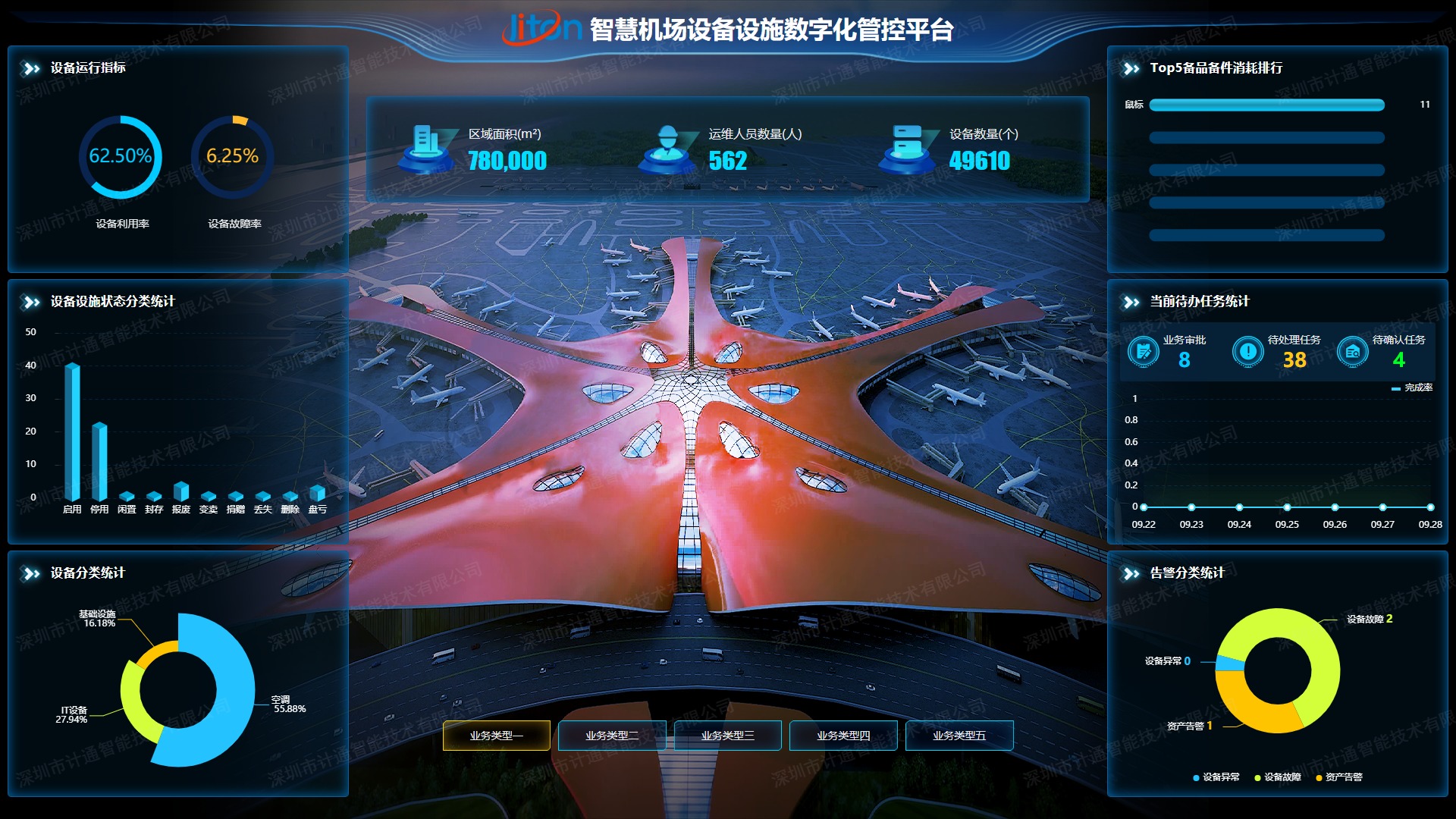Image resolution: width=1456 pixels, height=819 pixels.
Task: Activate the 业务类型四 button
Action: click(x=843, y=735)
